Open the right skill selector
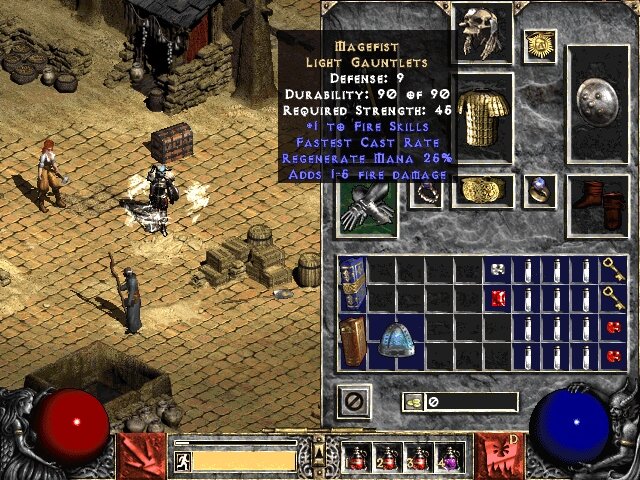This screenshot has width=640, height=480. [499, 455]
